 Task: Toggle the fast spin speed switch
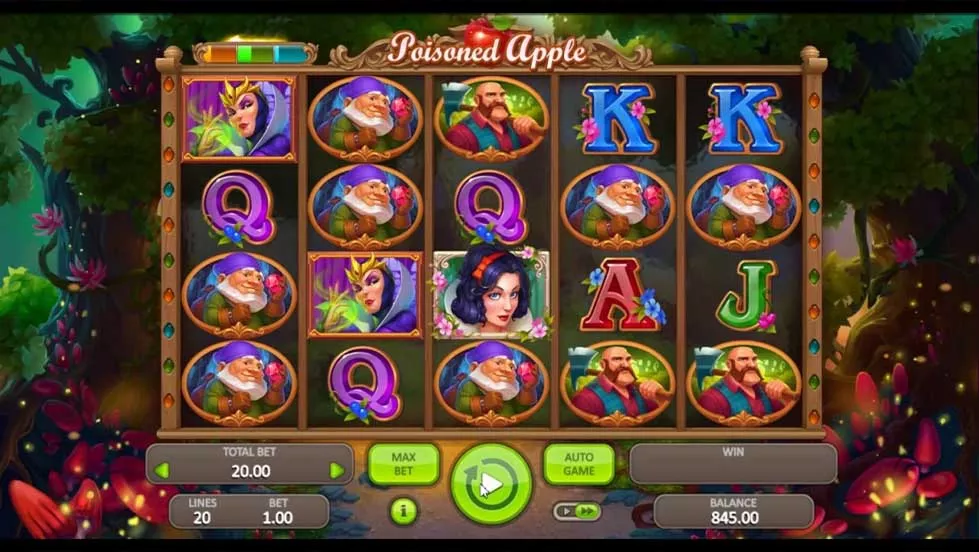click(x=577, y=511)
